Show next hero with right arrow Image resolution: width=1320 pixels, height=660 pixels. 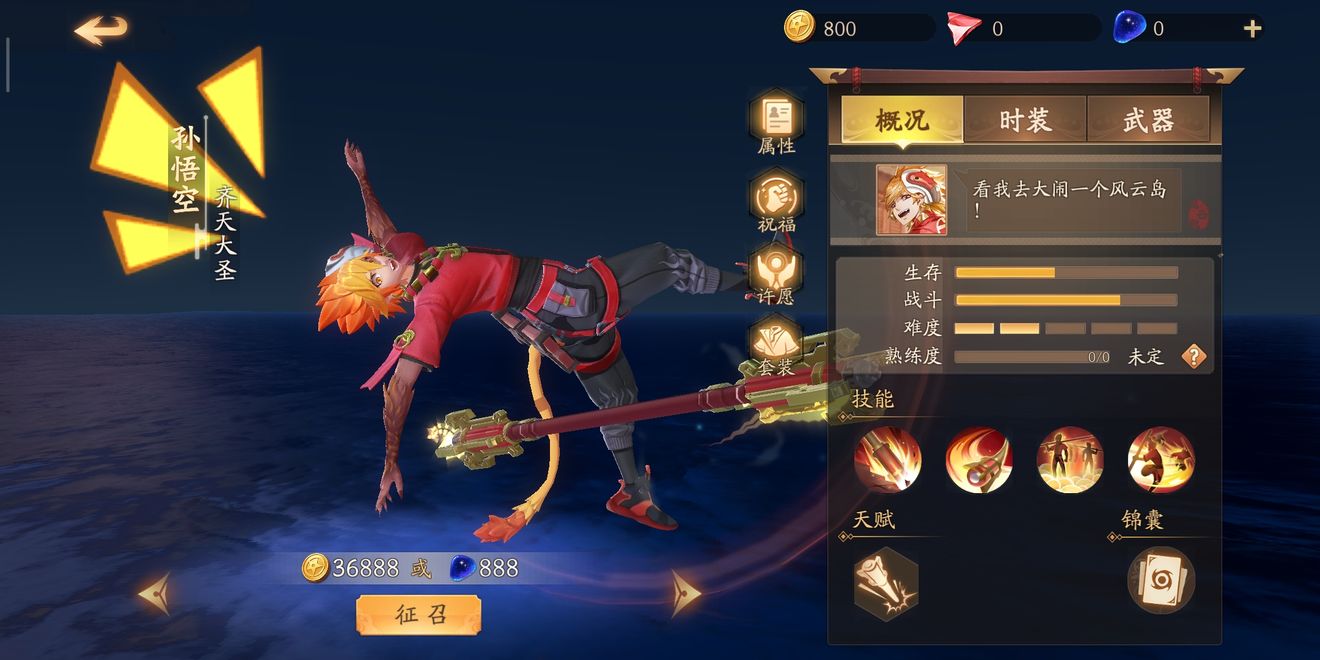pos(685,593)
